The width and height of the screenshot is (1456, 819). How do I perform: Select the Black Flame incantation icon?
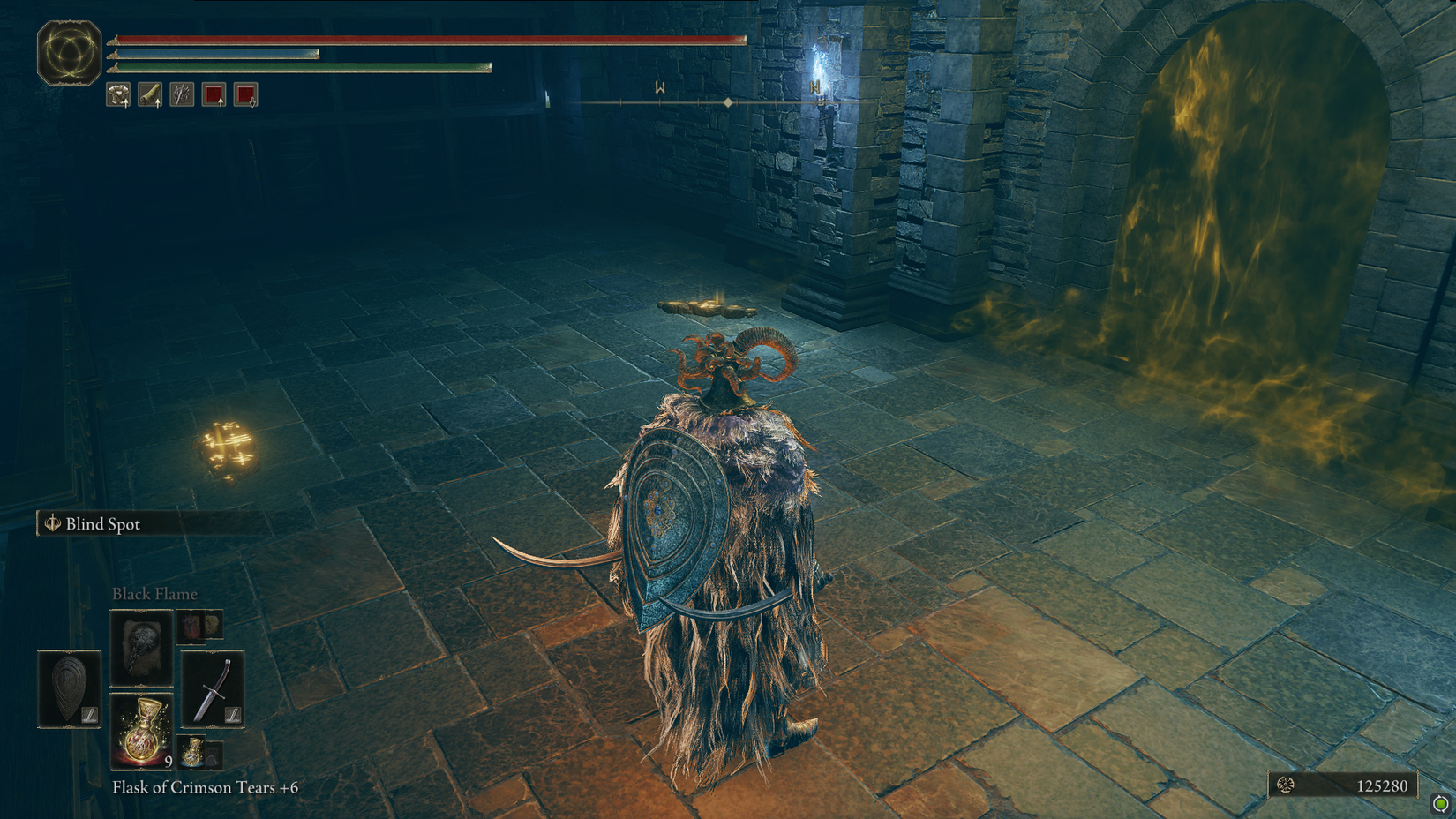click(142, 648)
